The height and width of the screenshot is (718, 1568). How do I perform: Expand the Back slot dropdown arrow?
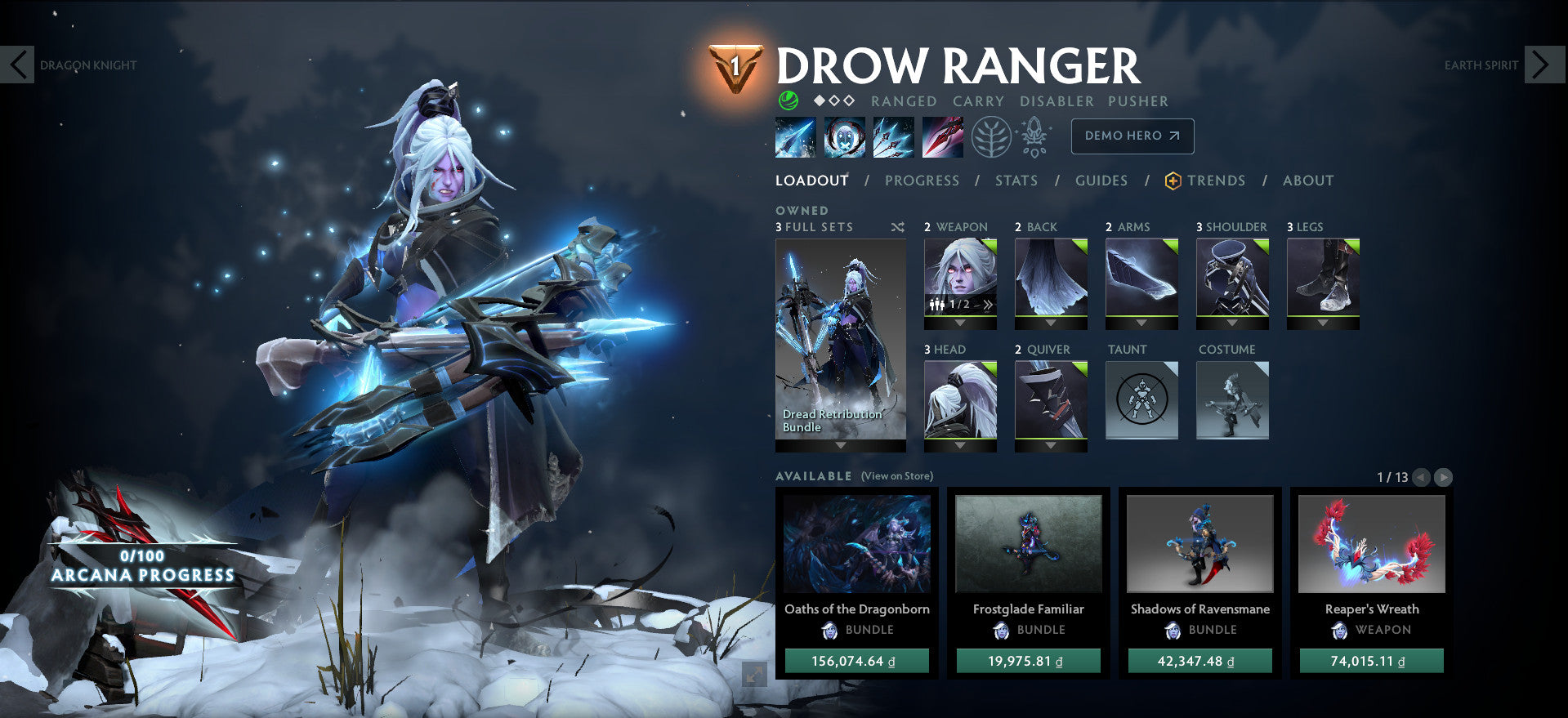click(x=1051, y=323)
